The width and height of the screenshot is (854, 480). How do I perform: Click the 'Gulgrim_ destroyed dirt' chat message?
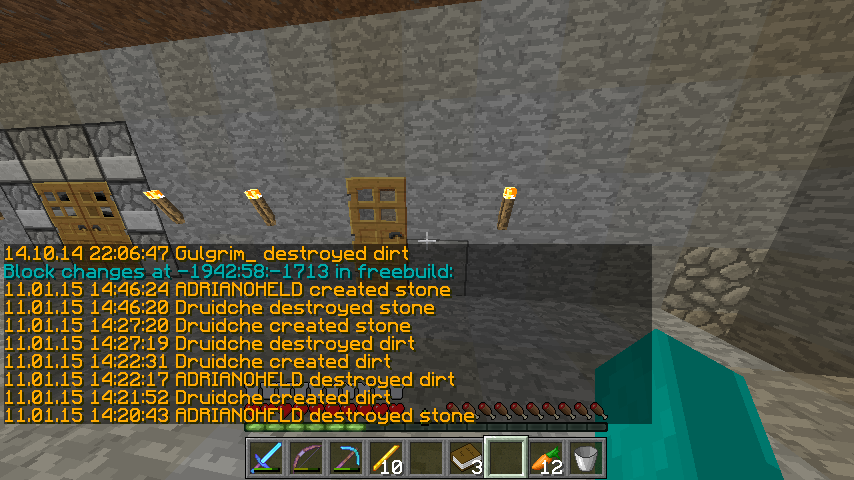point(207,254)
